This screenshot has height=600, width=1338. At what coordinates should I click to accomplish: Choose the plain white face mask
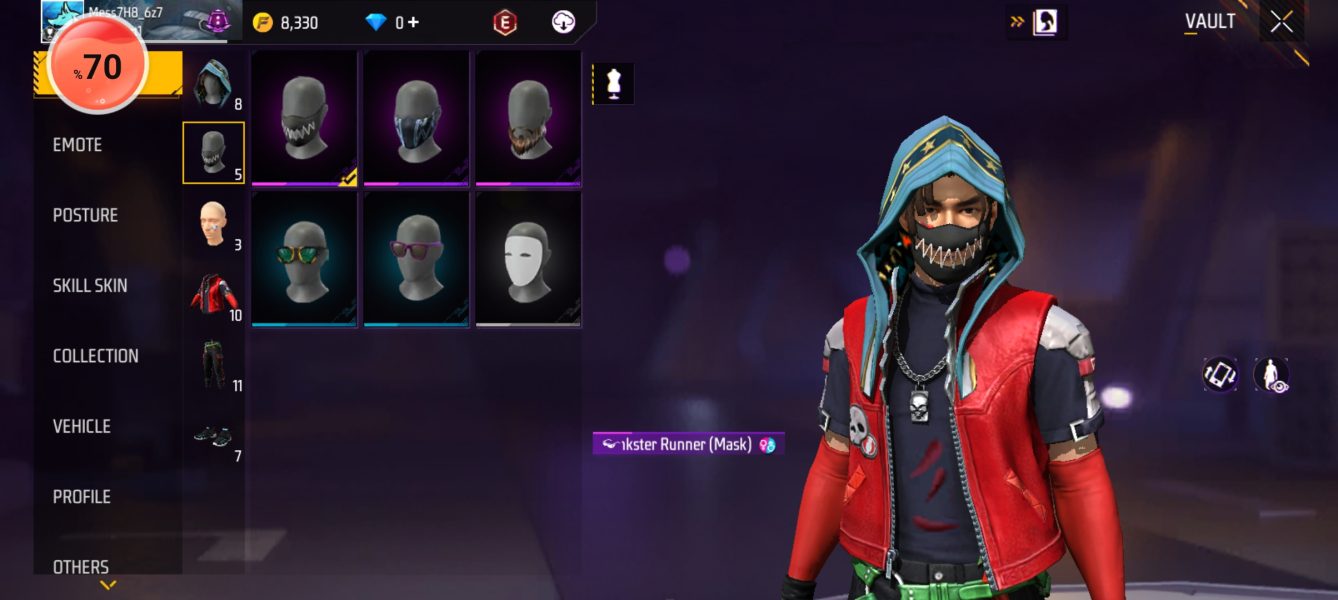point(528,258)
